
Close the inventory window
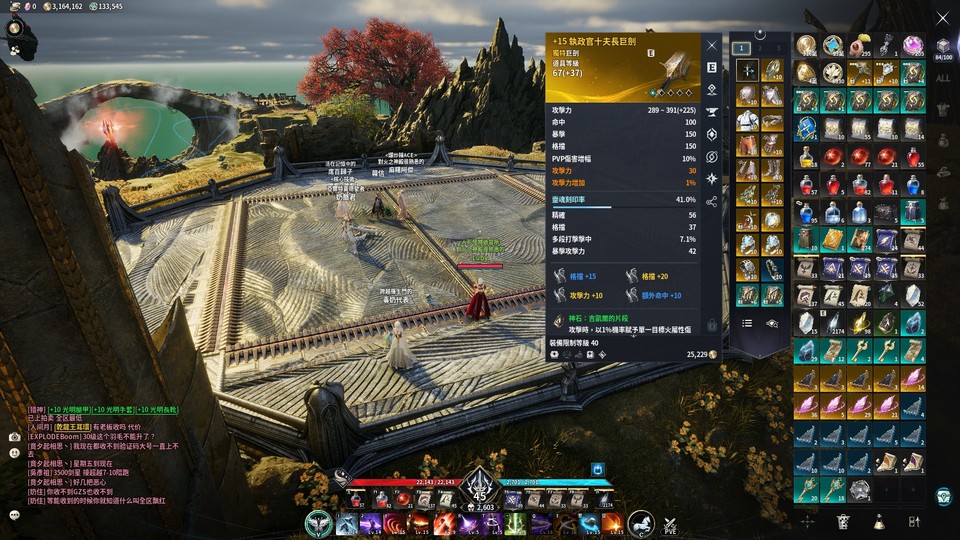click(942, 18)
